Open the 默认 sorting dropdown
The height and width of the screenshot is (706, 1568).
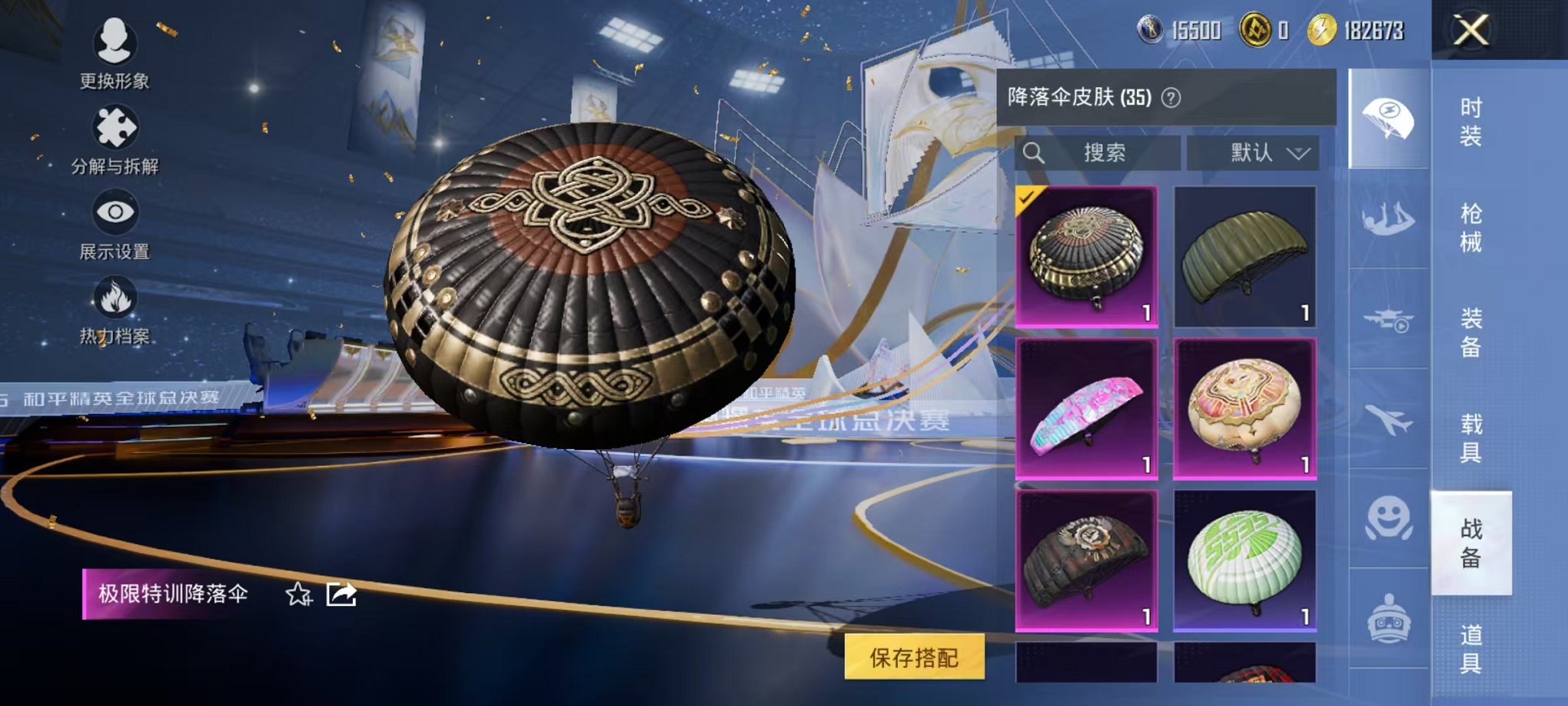click(x=1253, y=153)
